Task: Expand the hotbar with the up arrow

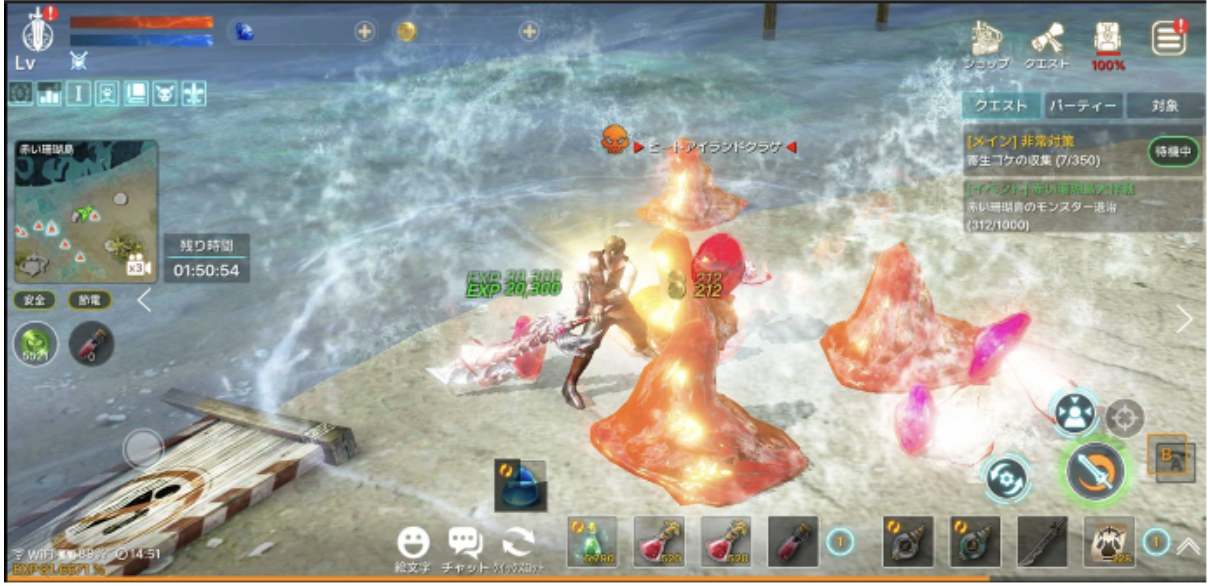Action: [x=1188, y=546]
